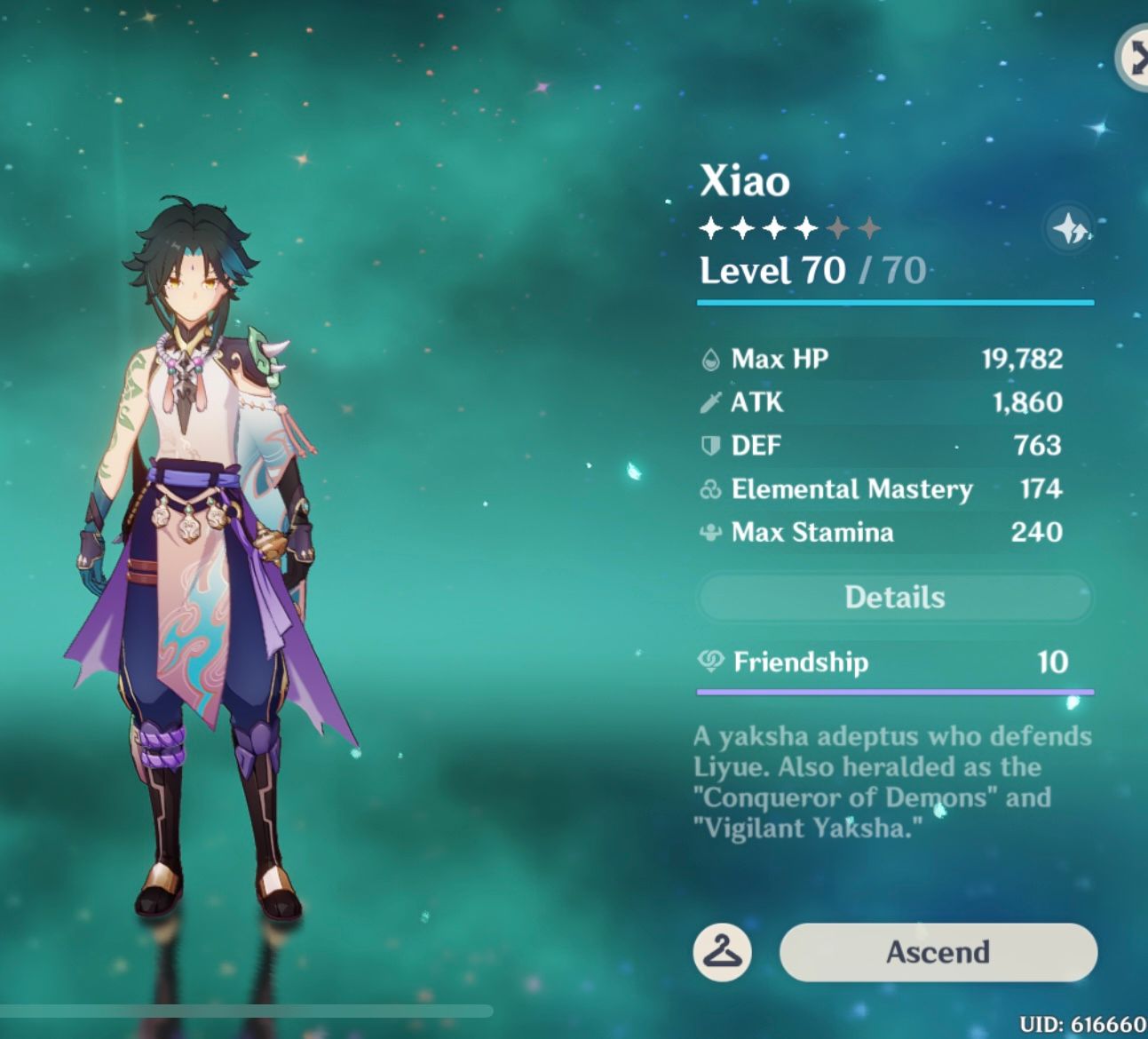This screenshot has height=1039, width=1148.
Task: Click the ATK value 1,860
Action: click(x=1030, y=402)
